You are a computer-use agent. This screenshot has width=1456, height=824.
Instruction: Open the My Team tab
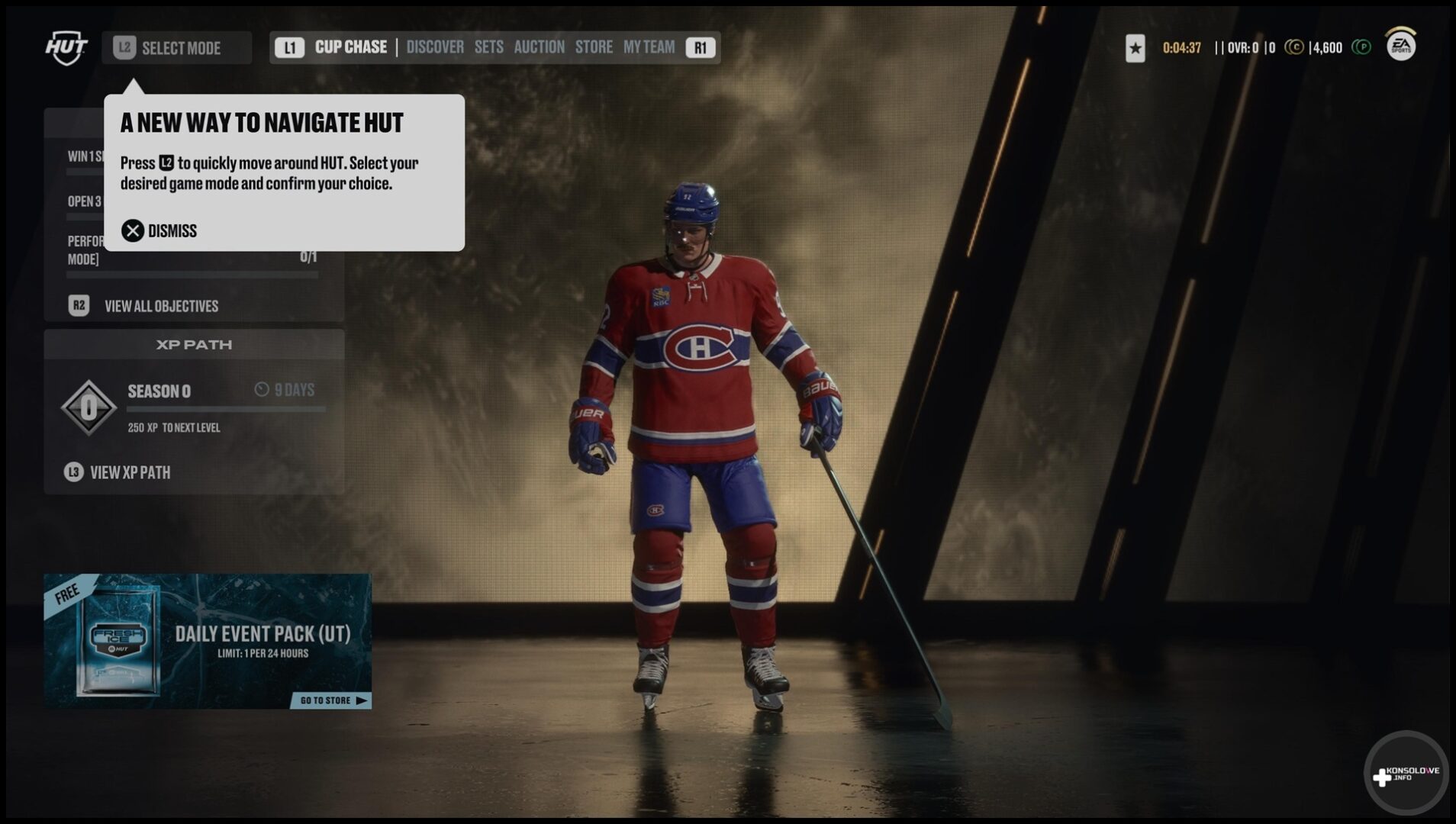pyautogui.click(x=649, y=47)
